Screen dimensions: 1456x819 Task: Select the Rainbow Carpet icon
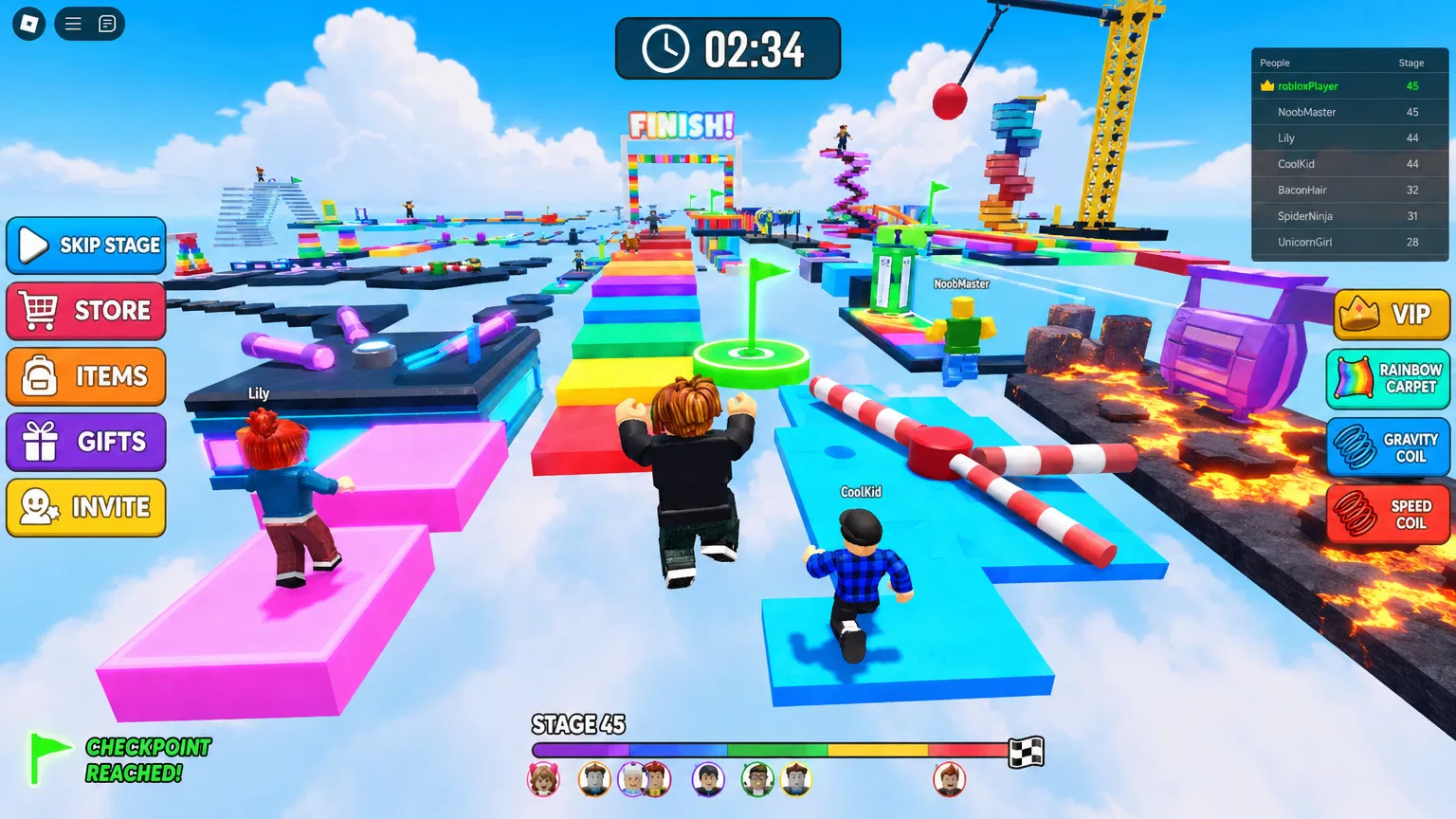(x=1356, y=378)
